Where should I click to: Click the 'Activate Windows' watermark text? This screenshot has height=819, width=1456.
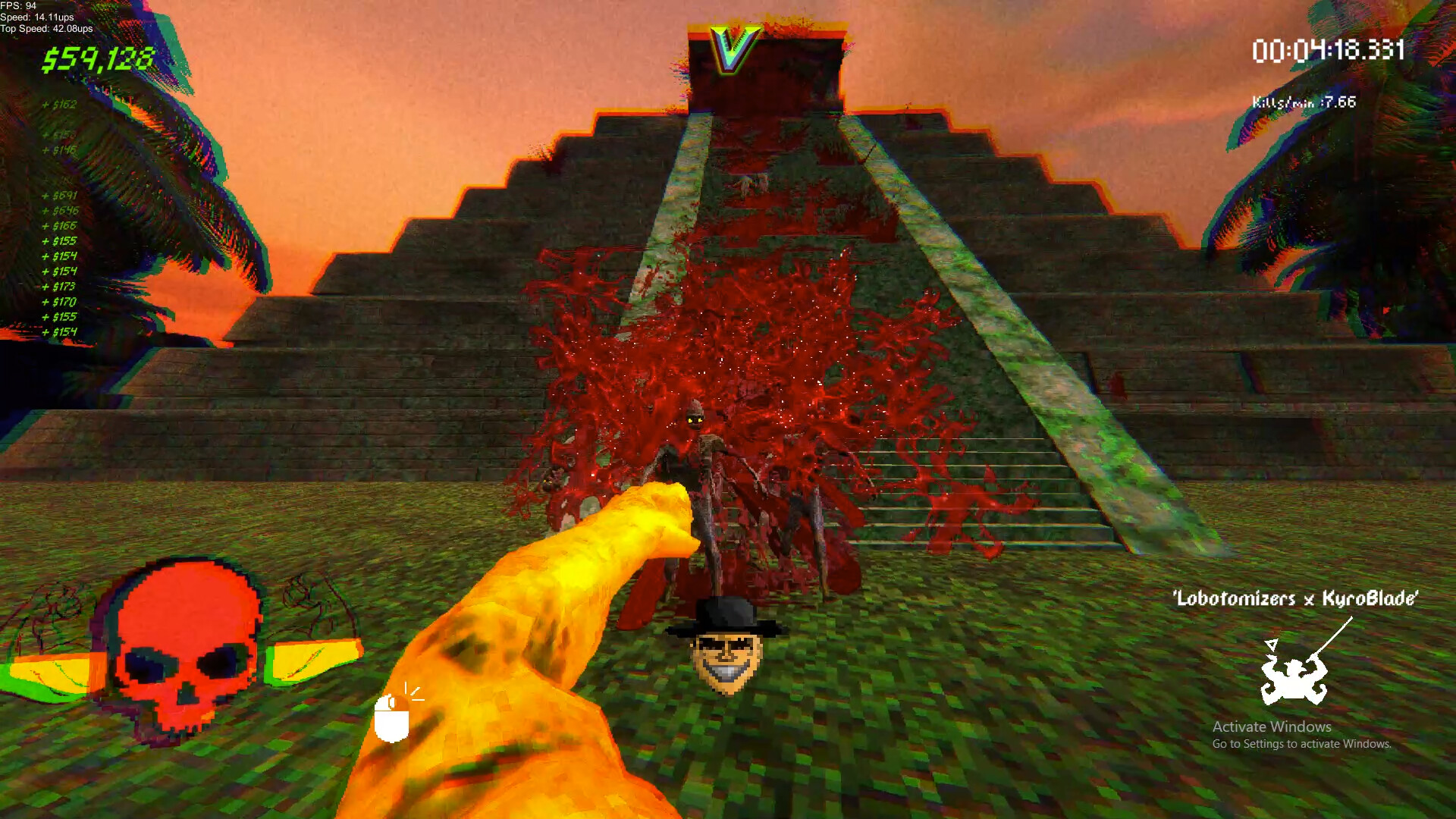[x=1273, y=726]
